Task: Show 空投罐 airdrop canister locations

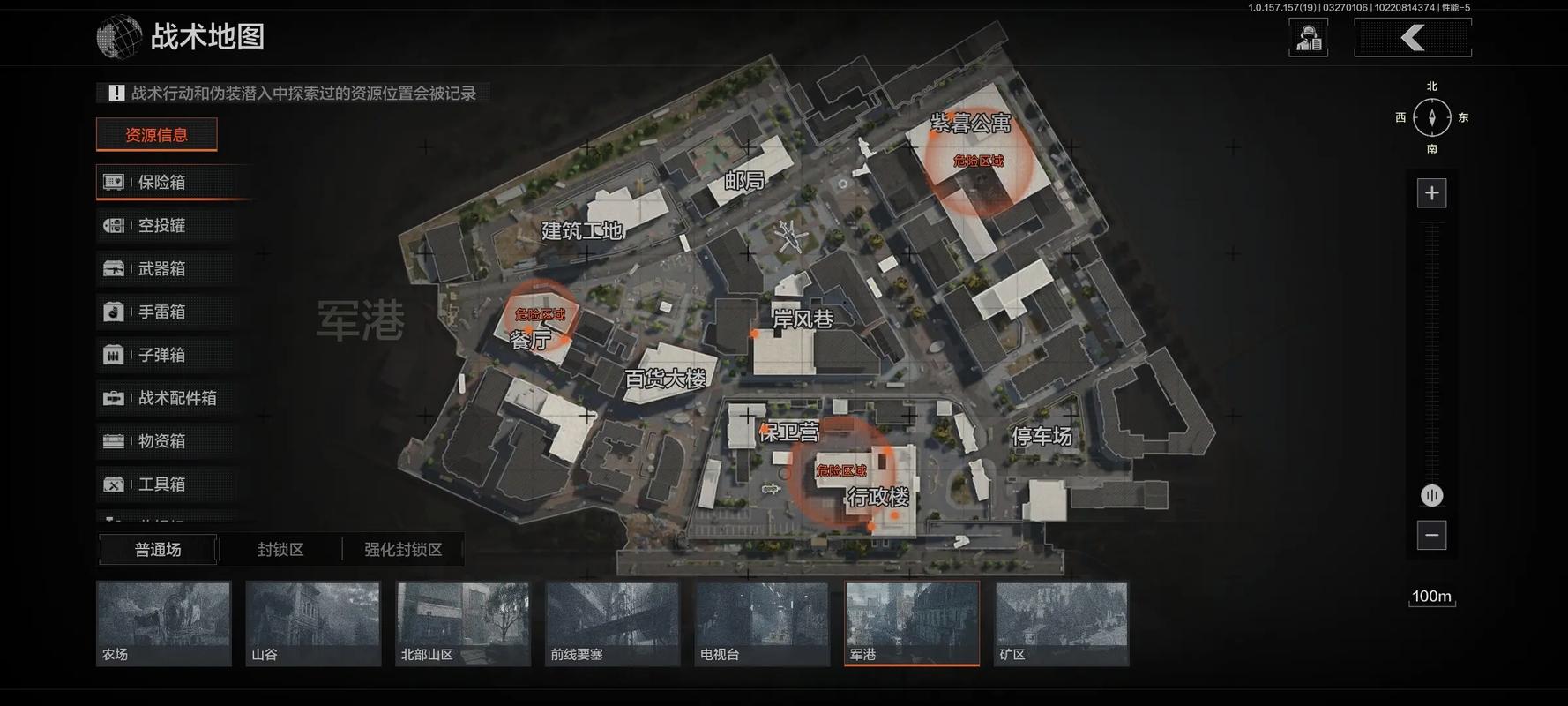Action: coord(161,225)
